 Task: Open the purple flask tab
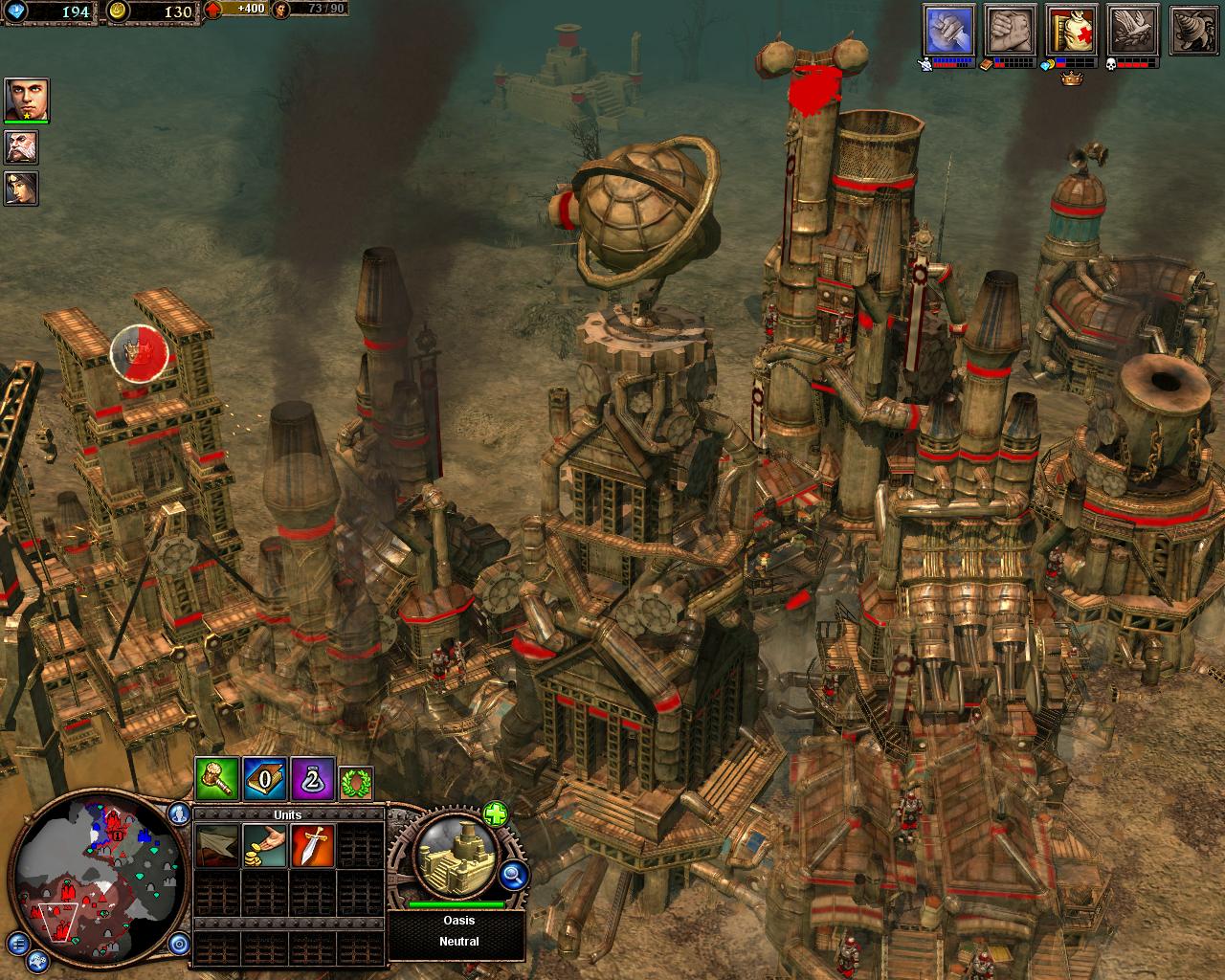coord(313,780)
